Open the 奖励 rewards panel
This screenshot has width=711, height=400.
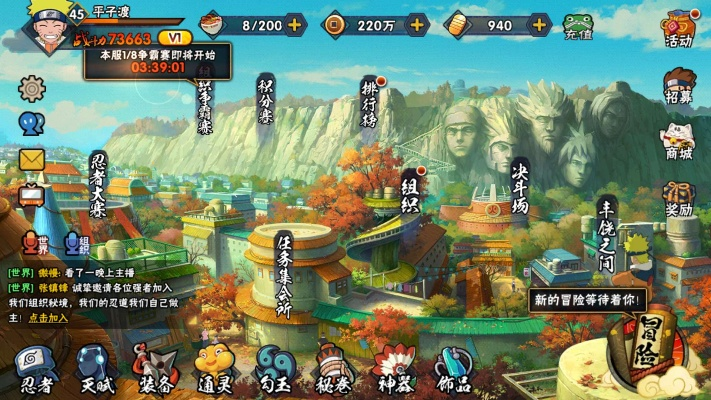pyautogui.click(x=679, y=197)
